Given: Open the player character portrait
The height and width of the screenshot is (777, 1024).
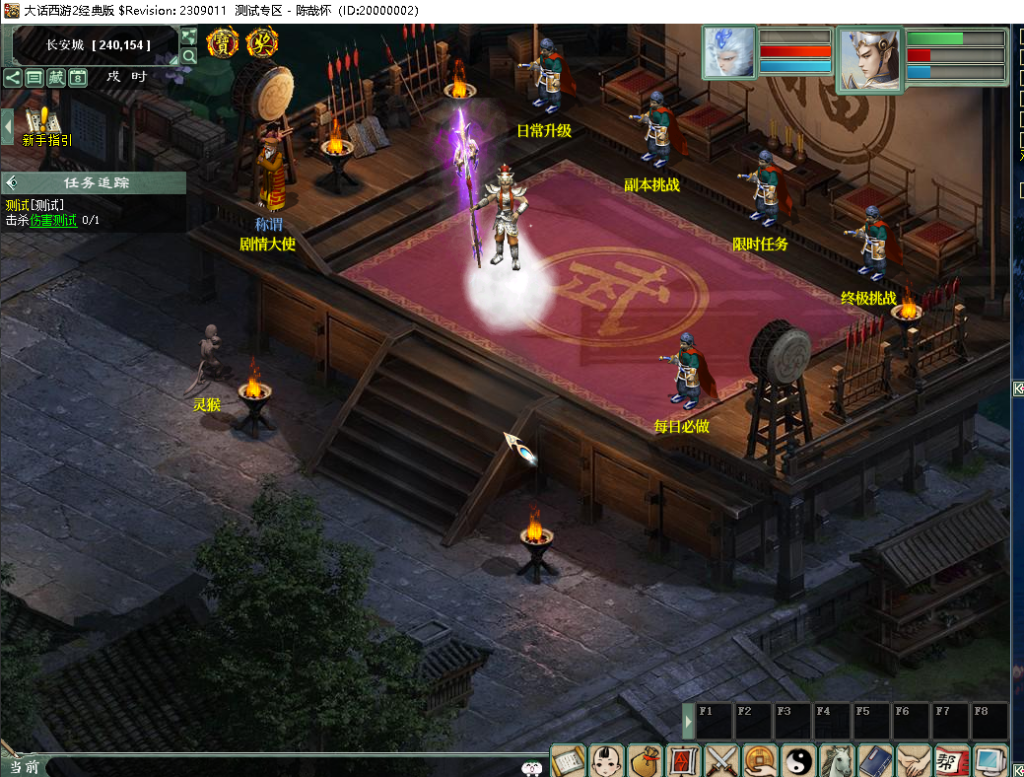Looking at the screenshot, I should (x=868, y=58).
